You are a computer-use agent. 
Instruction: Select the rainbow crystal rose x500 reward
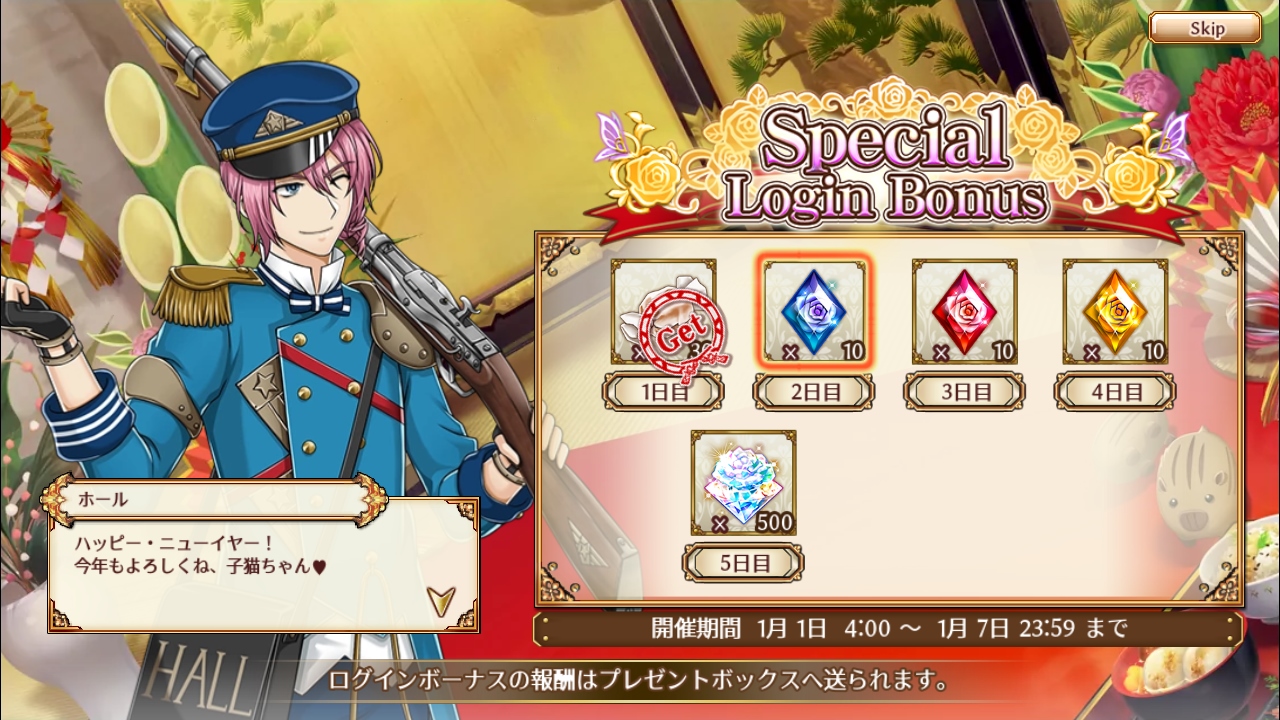(743, 483)
